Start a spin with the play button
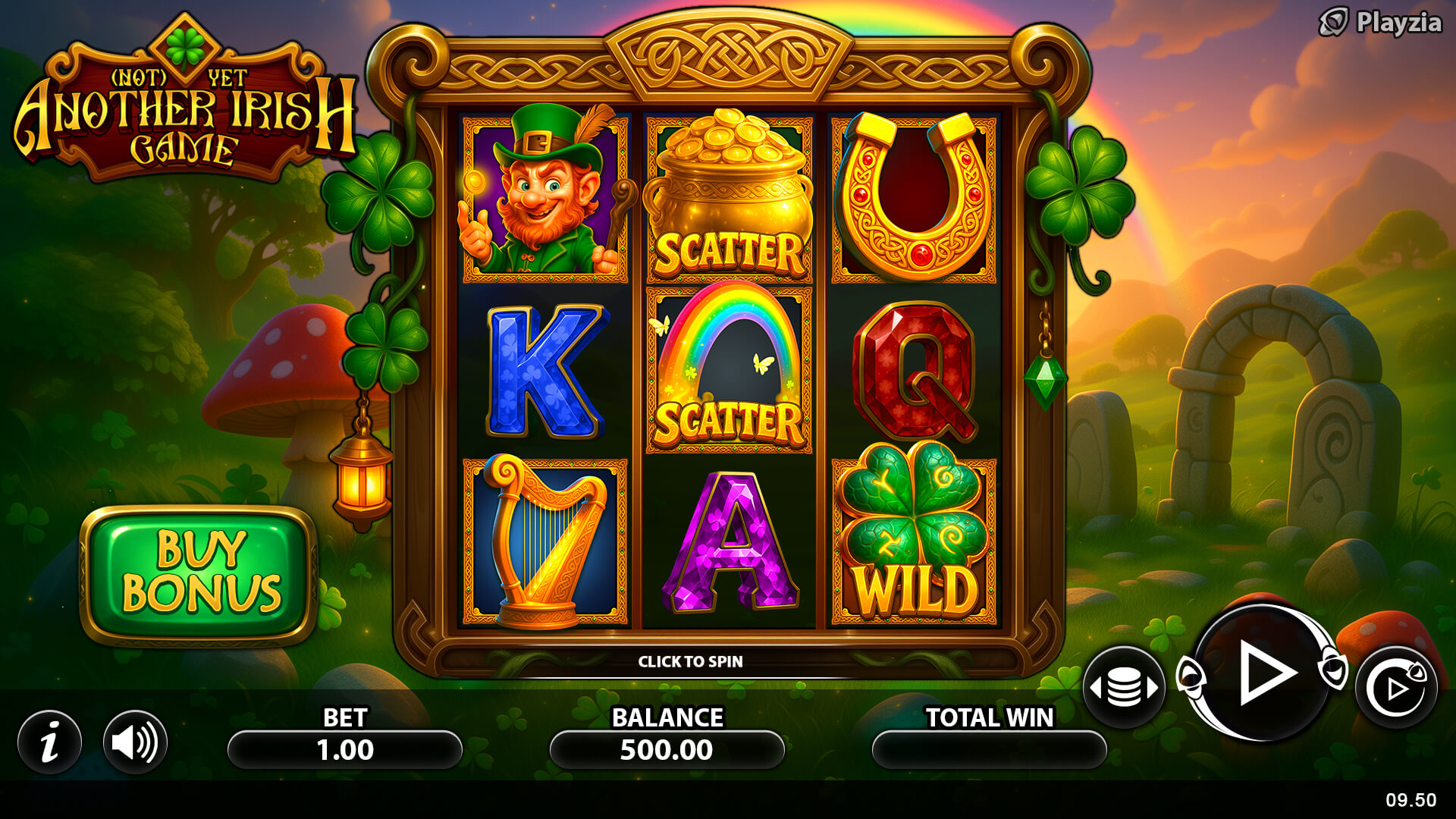1456x819 pixels. [x=1263, y=673]
